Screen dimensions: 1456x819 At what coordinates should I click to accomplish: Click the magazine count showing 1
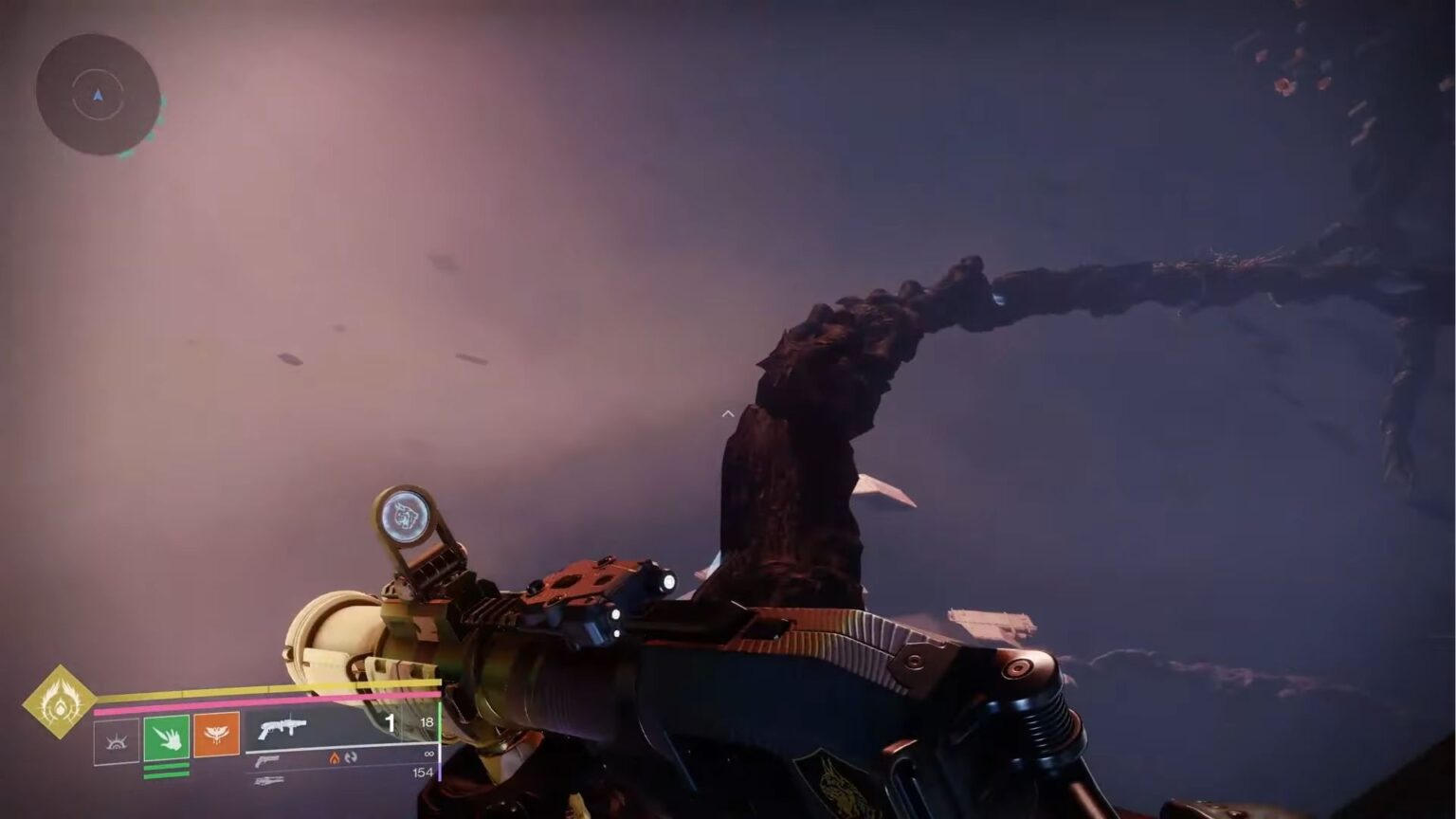(x=391, y=723)
